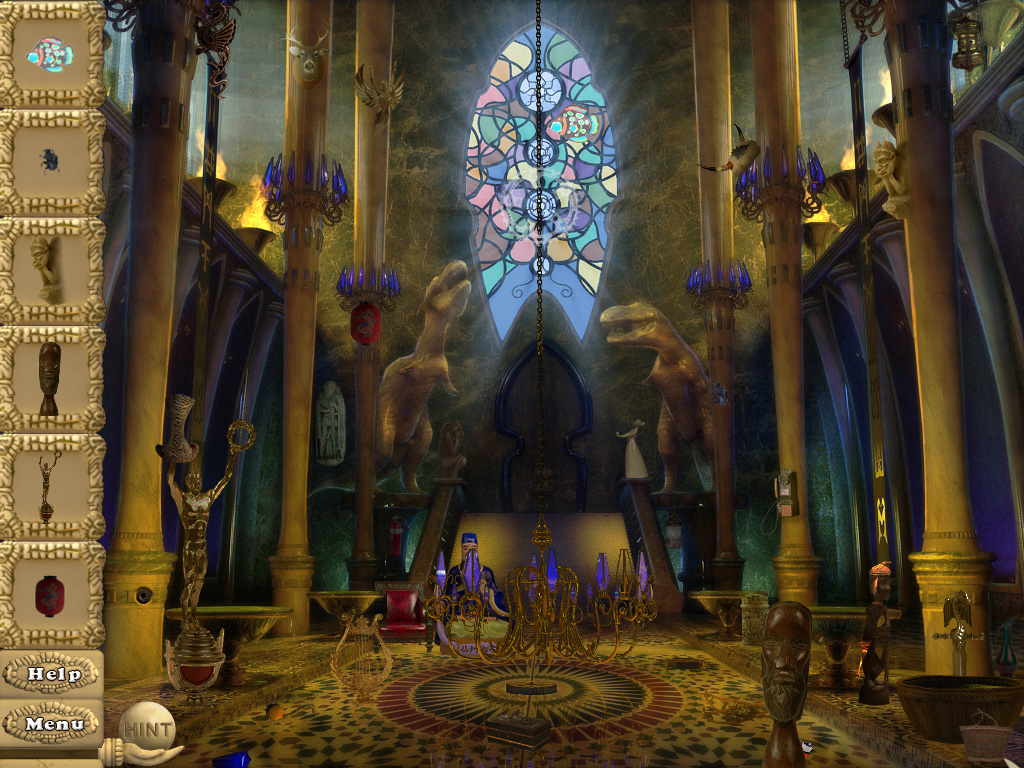This screenshot has width=1024, height=768.
Task: Open the game Menu
Action: click(x=53, y=723)
